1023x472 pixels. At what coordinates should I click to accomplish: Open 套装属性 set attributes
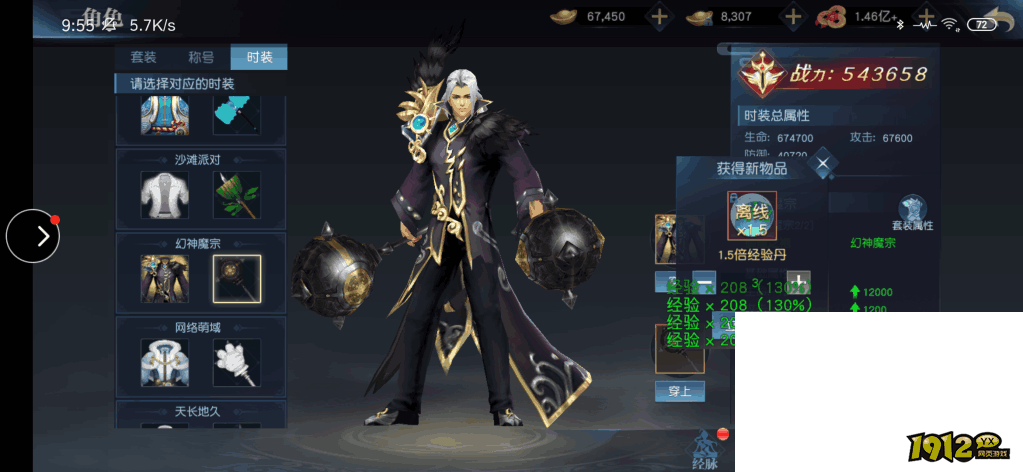[911, 214]
